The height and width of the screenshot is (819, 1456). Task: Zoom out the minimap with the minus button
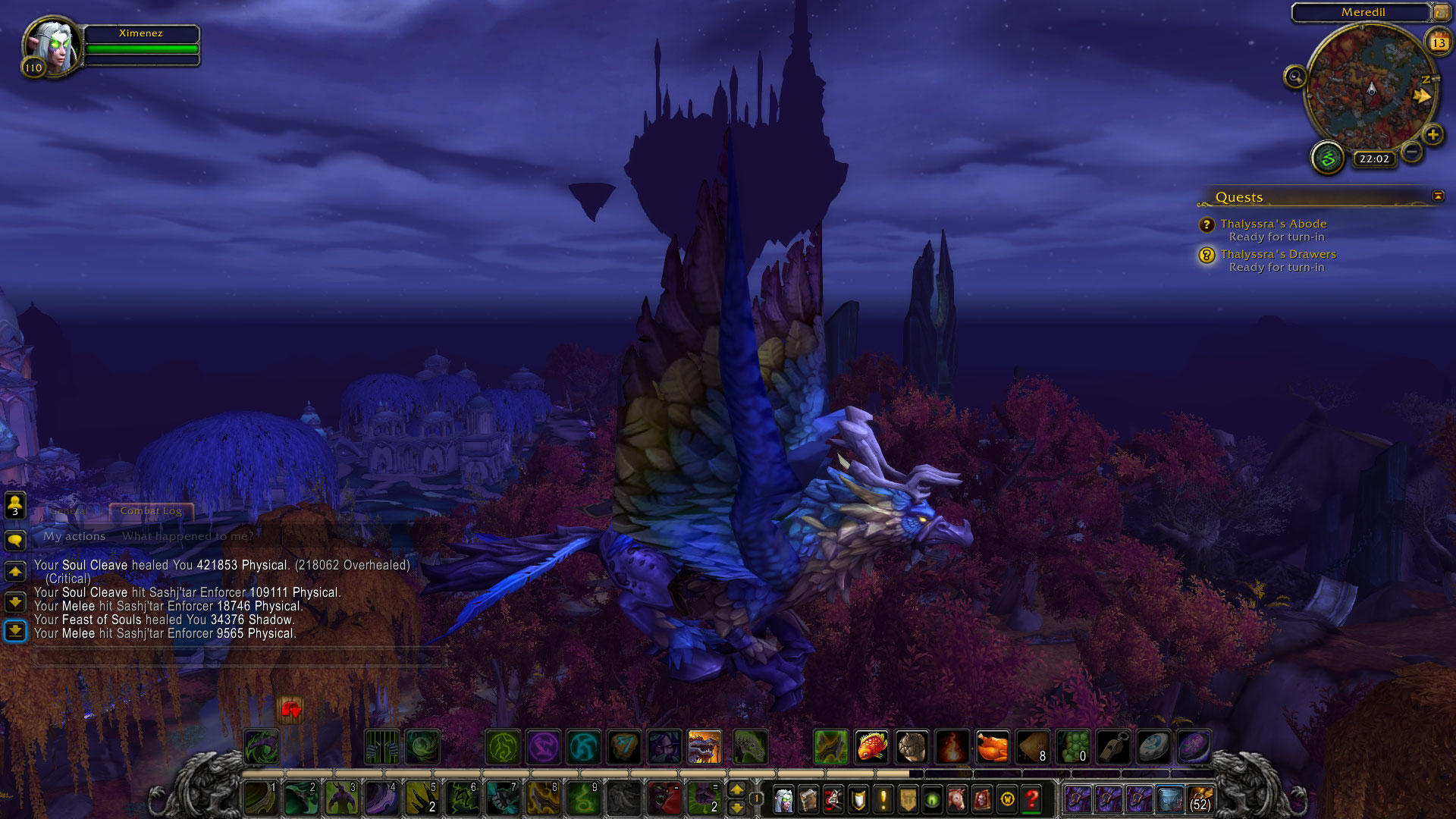1411,152
